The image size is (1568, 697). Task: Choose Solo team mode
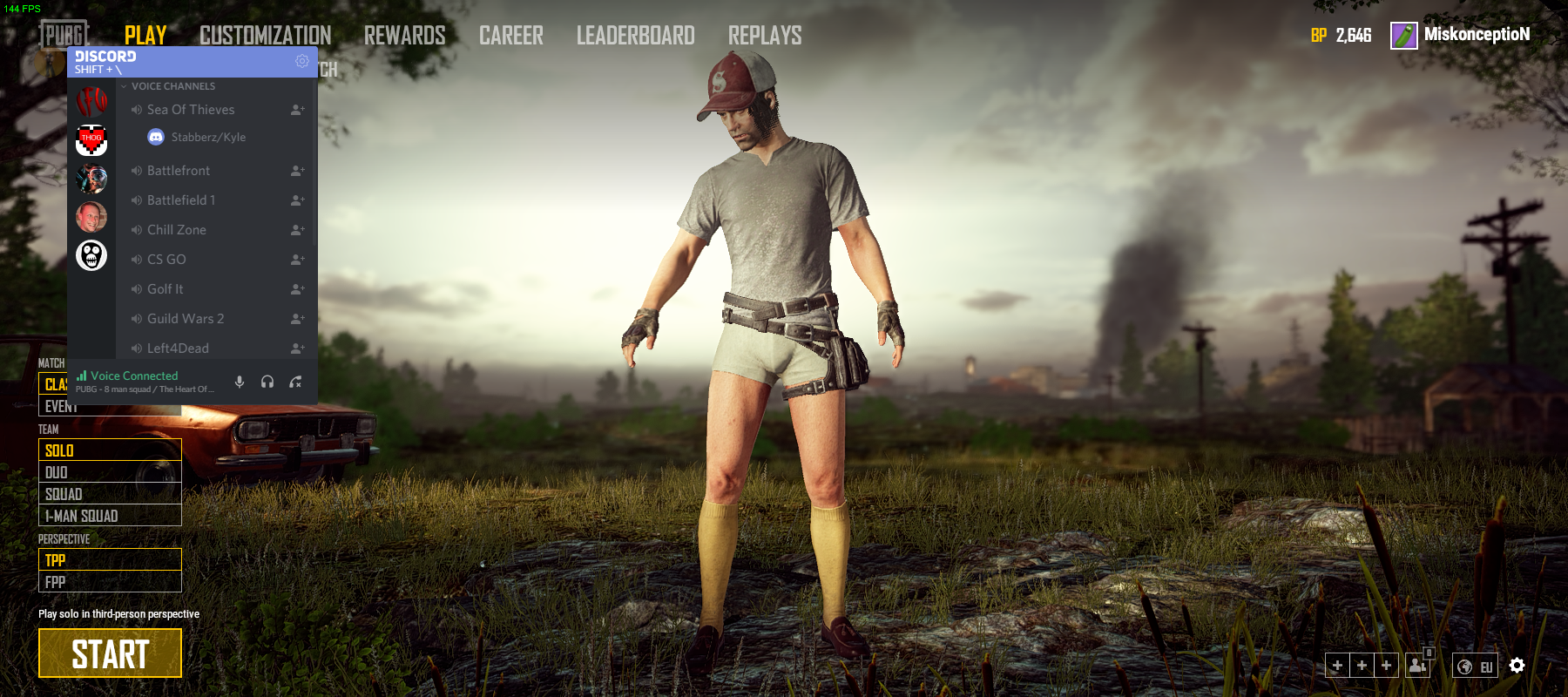click(x=110, y=450)
